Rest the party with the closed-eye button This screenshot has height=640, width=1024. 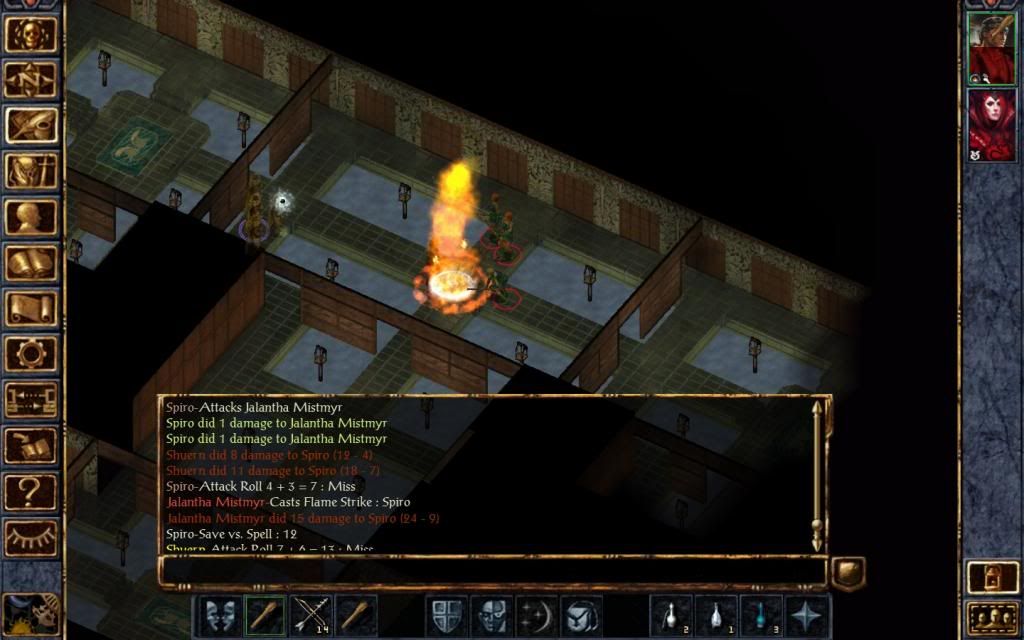(x=31, y=538)
